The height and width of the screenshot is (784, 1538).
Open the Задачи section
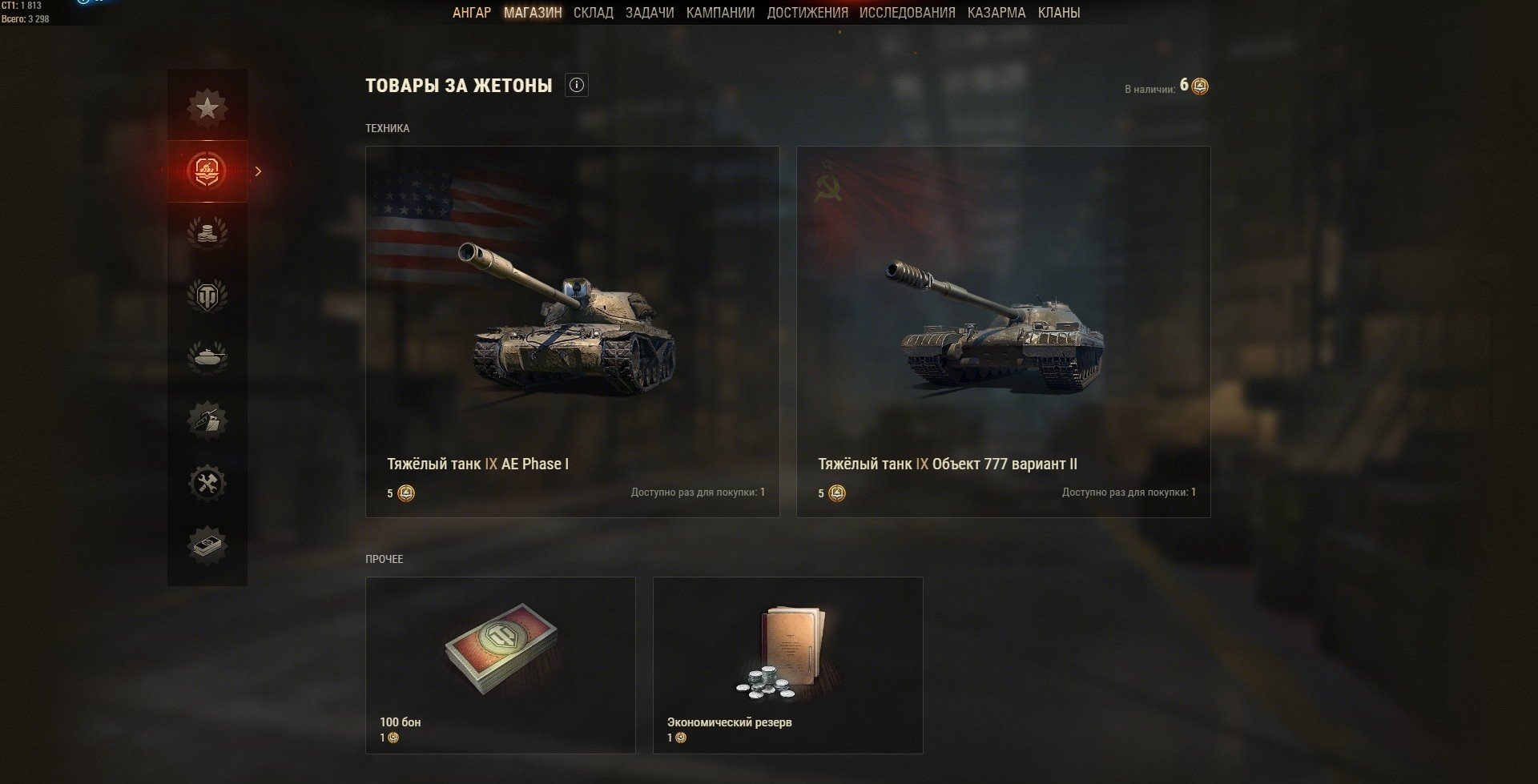point(649,13)
